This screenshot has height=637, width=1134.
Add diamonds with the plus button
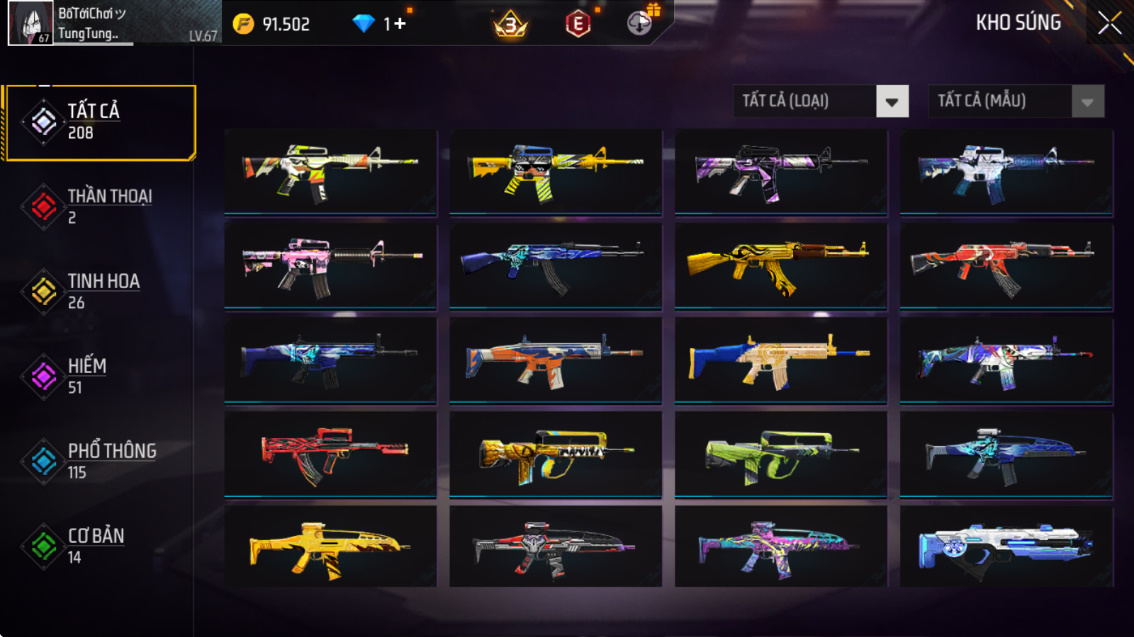tap(399, 24)
